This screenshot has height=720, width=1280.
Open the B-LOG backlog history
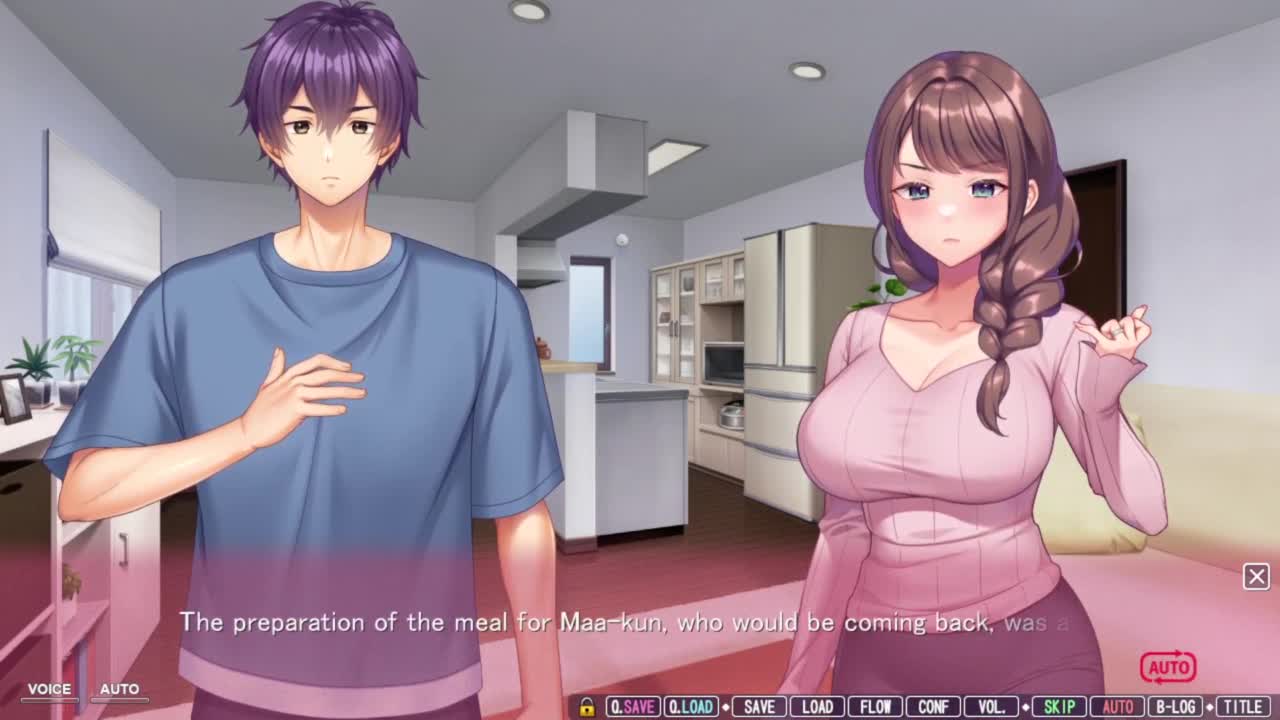click(x=1175, y=707)
